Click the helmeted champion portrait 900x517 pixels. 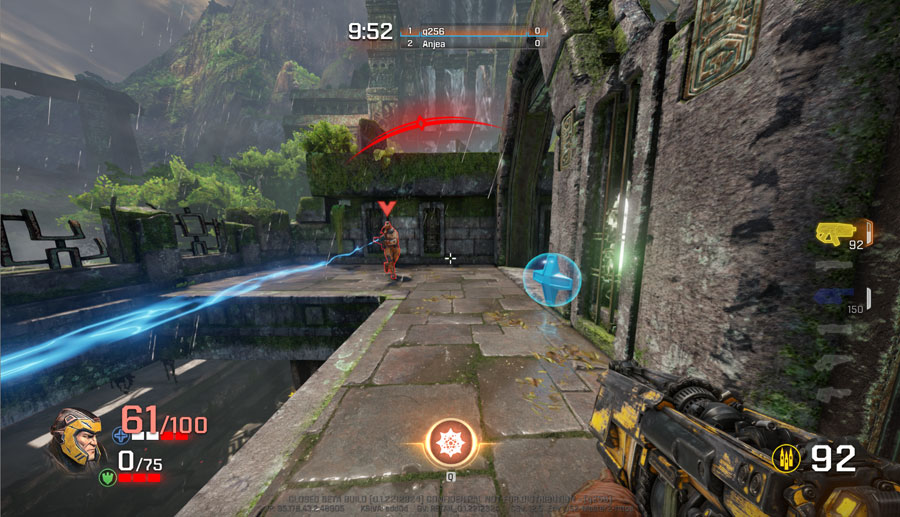point(78,441)
